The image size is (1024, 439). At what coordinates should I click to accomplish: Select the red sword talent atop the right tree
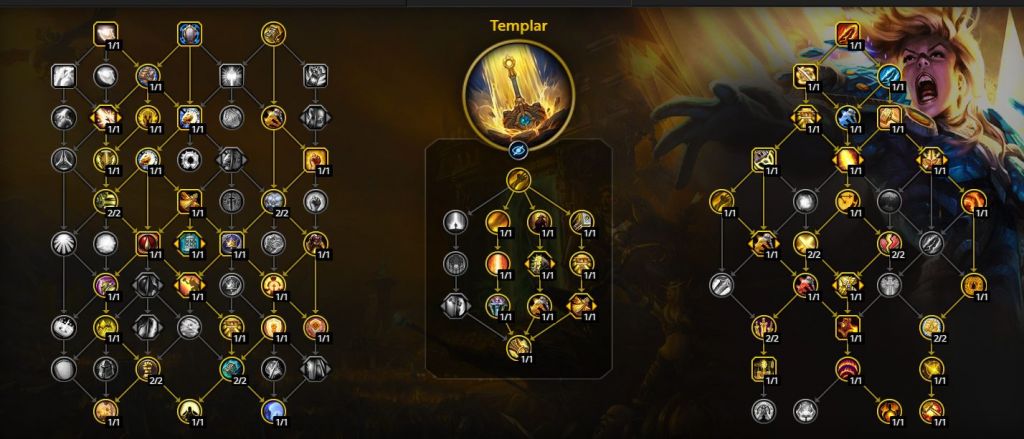(849, 34)
